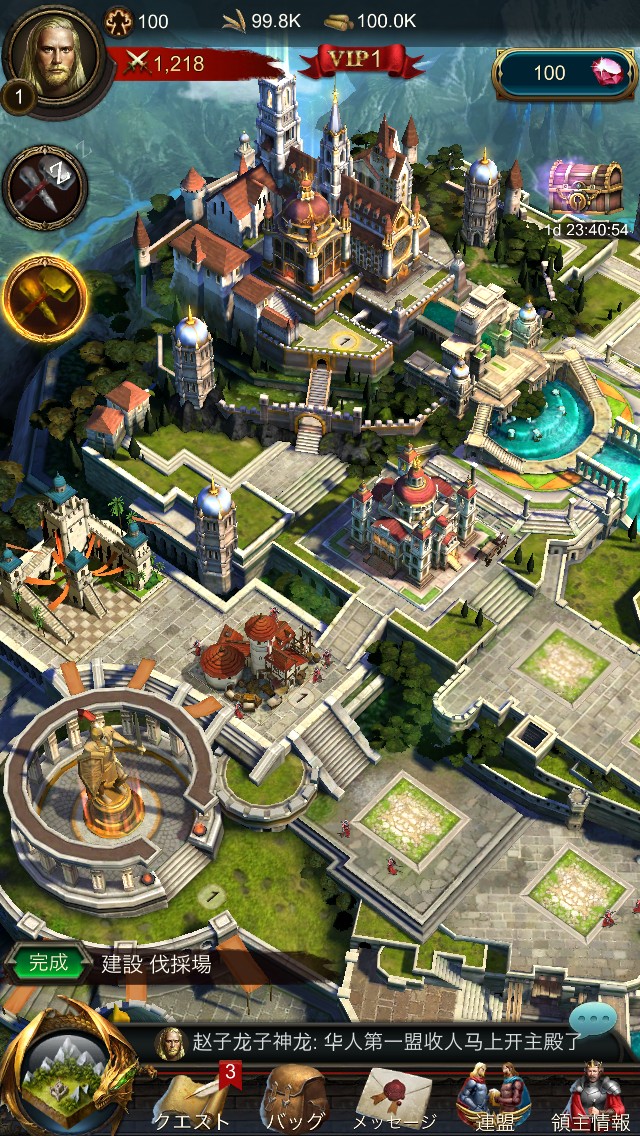Open the クエスト quest menu
This screenshot has height=1136, width=640.
pos(193,1099)
